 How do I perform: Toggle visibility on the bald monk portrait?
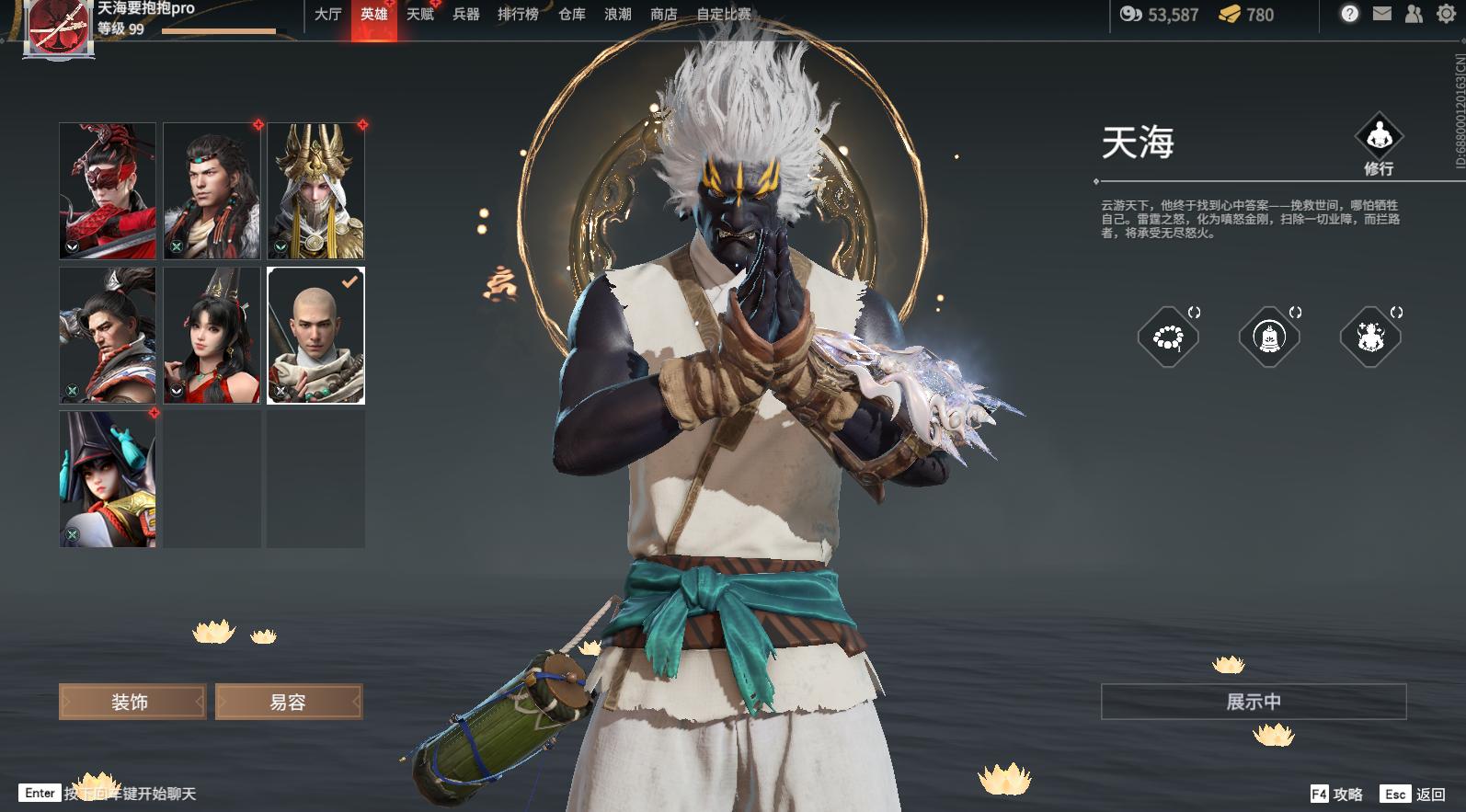[x=280, y=390]
